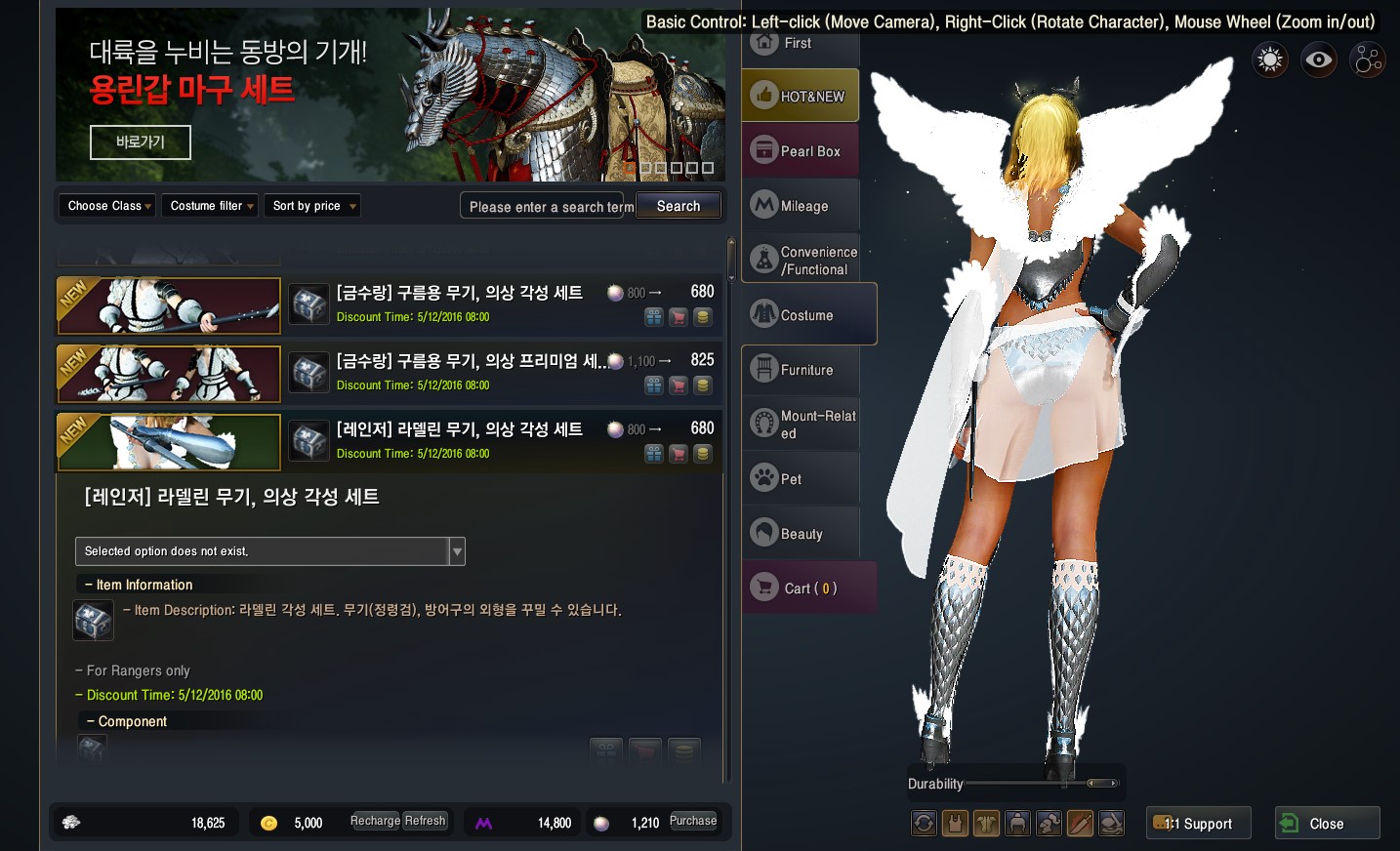Open the shopping Cart

point(808,588)
